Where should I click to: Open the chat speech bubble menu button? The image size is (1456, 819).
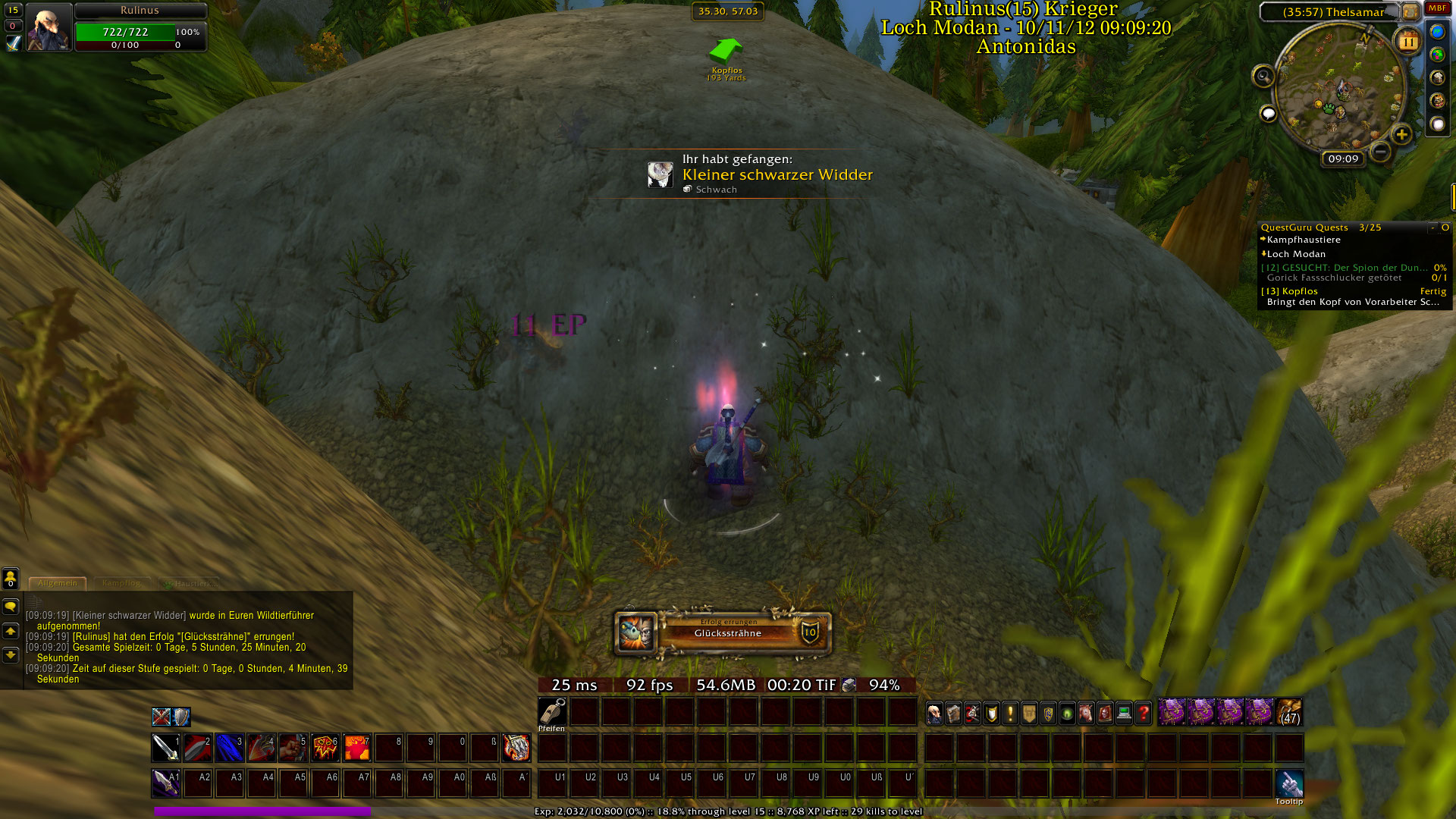(x=11, y=607)
